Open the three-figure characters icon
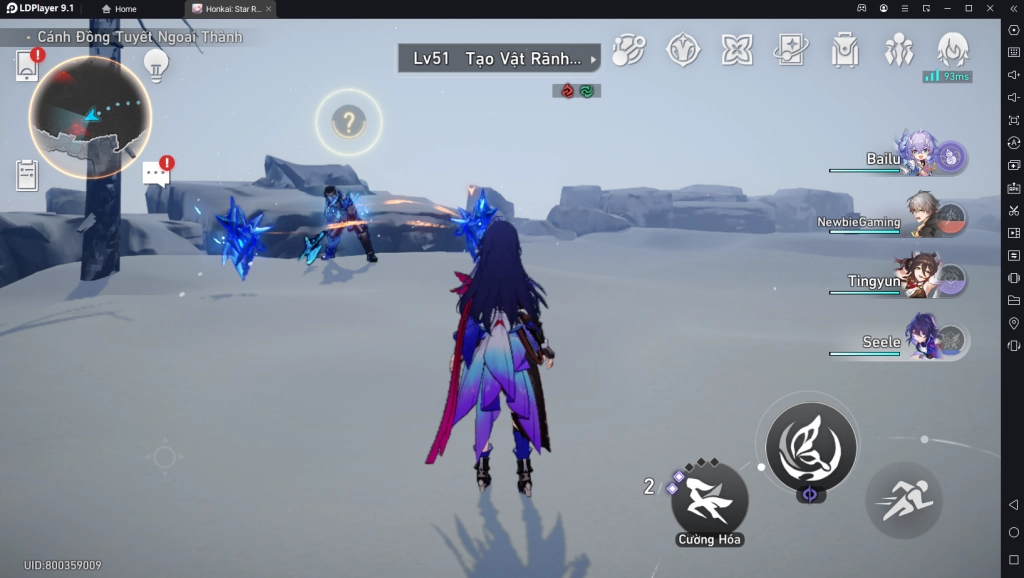Screen dimensions: 1024x578 click(898, 50)
